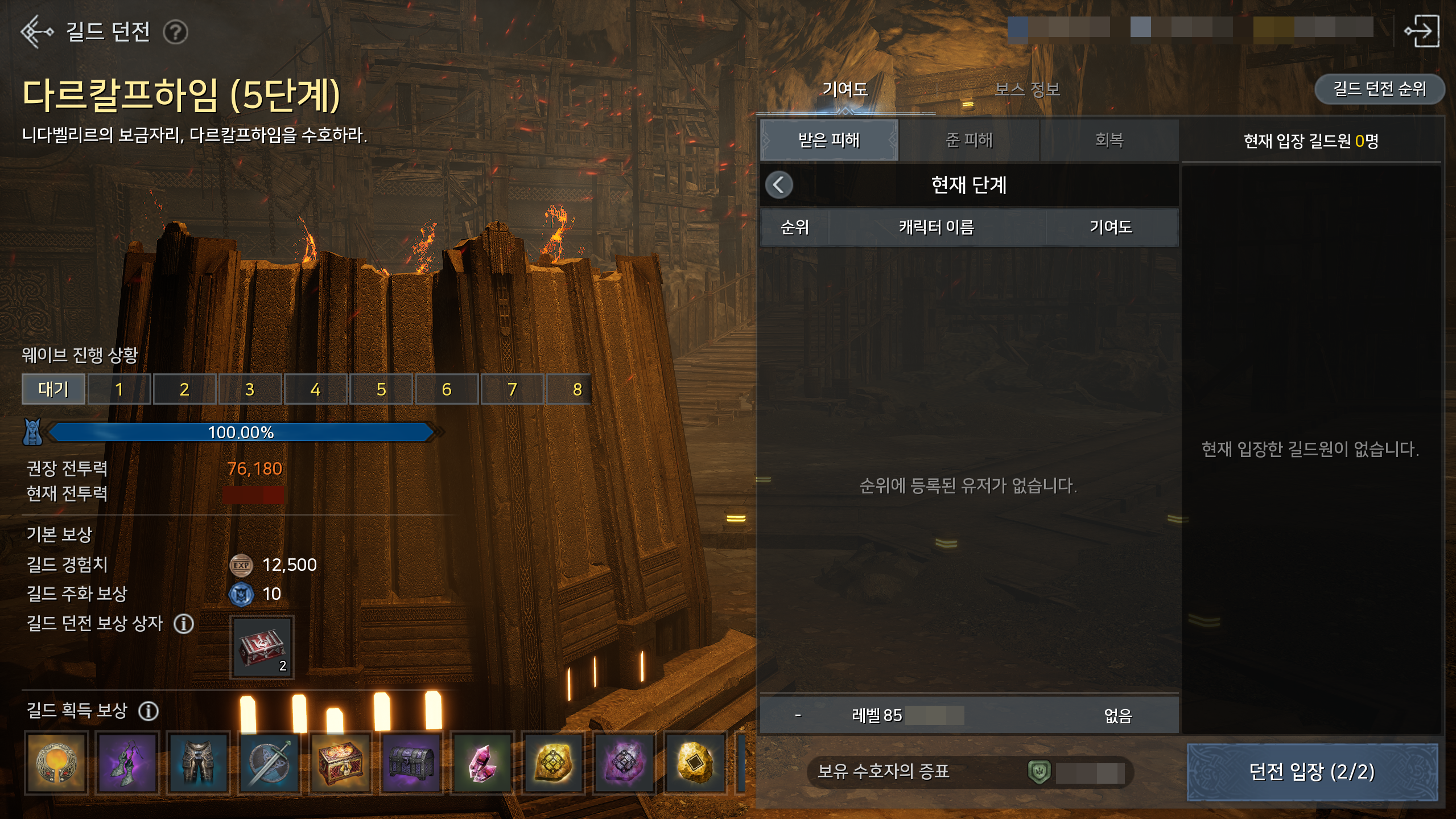
Task: Select the 대기 wave stage
Action: point(53,389)
